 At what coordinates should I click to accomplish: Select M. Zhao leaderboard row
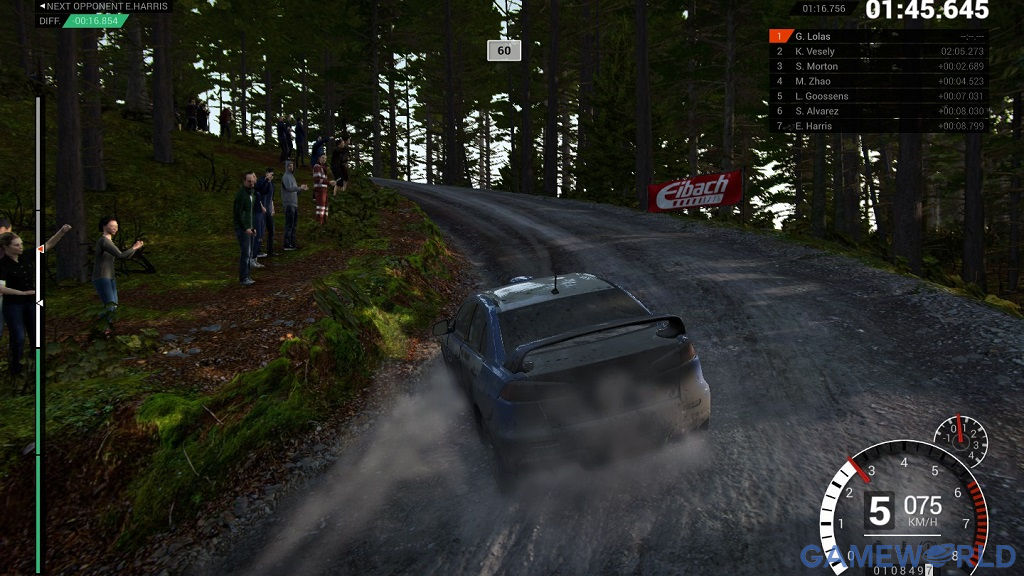(878, 81)
